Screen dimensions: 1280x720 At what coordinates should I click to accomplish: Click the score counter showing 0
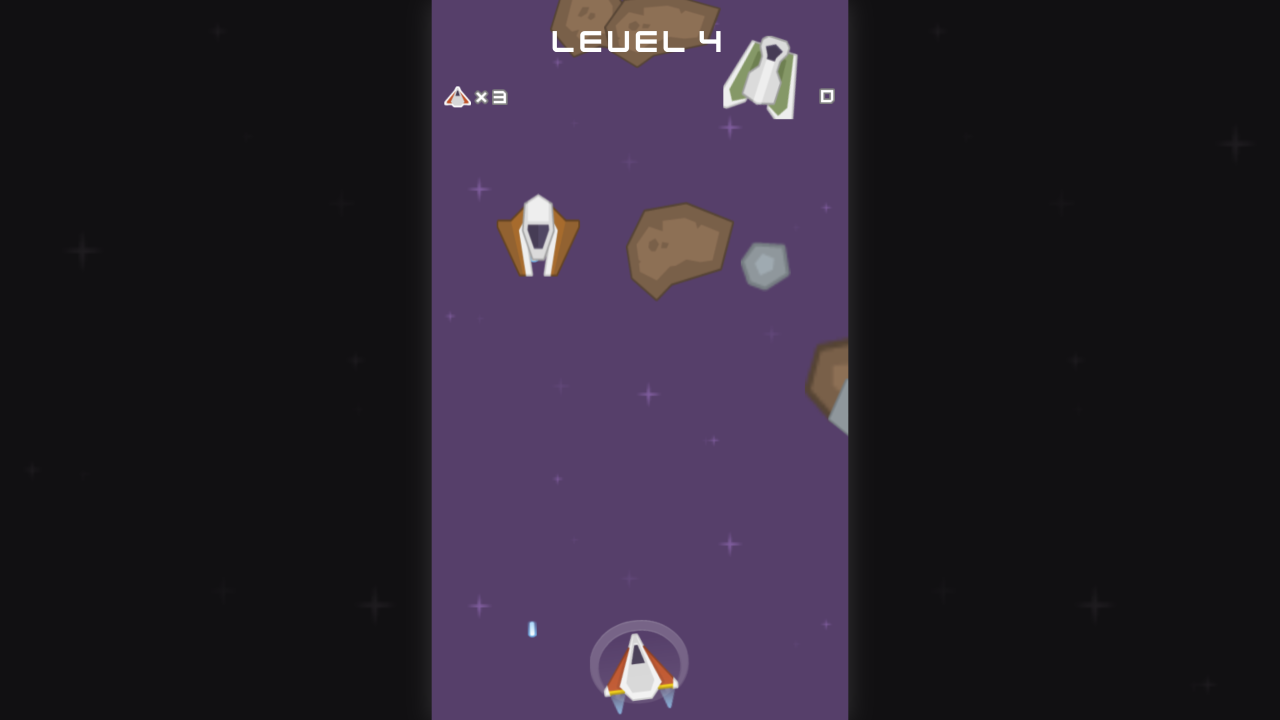[828, 97]
